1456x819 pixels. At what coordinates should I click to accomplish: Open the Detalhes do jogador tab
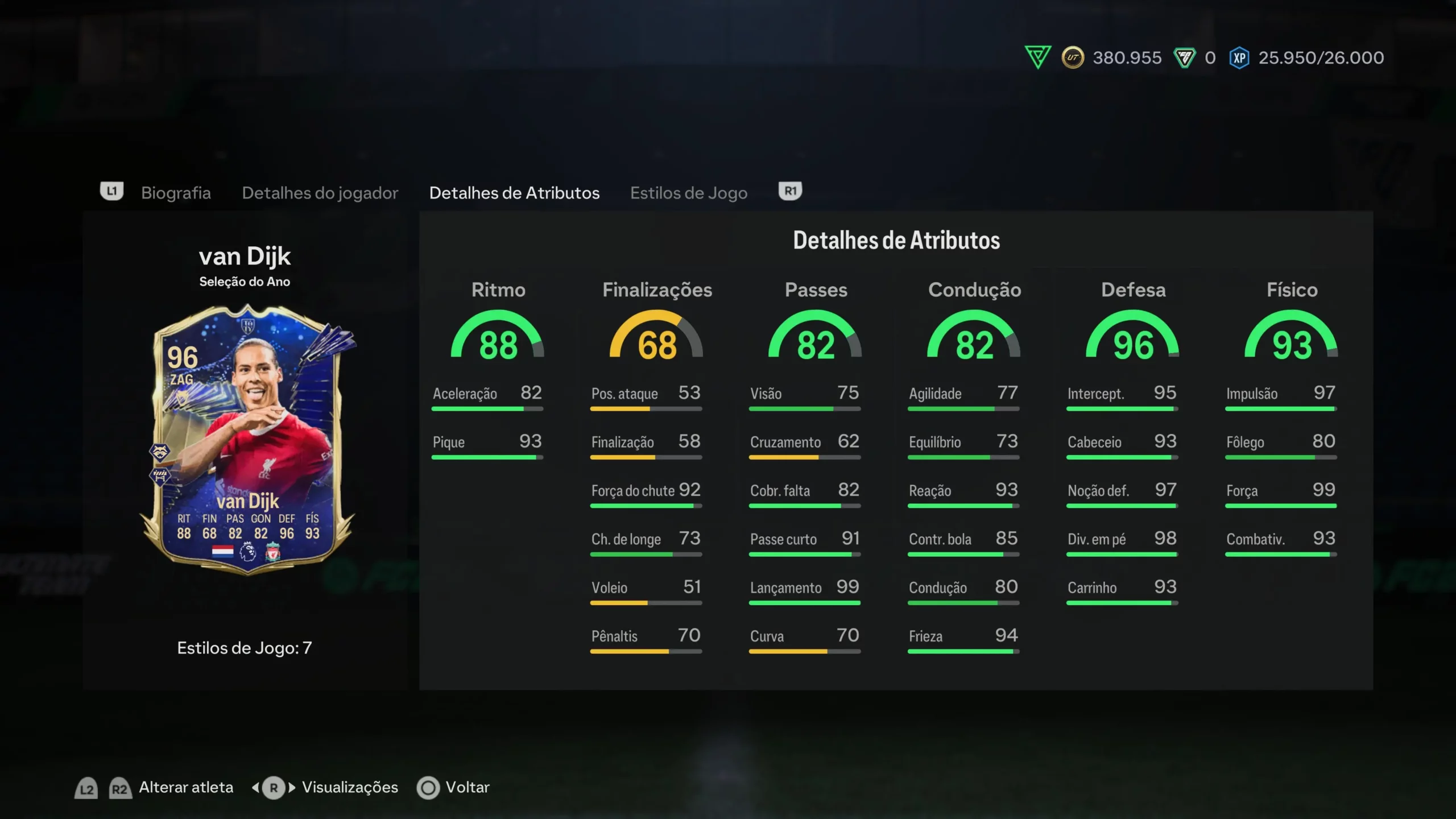[320, 193]
